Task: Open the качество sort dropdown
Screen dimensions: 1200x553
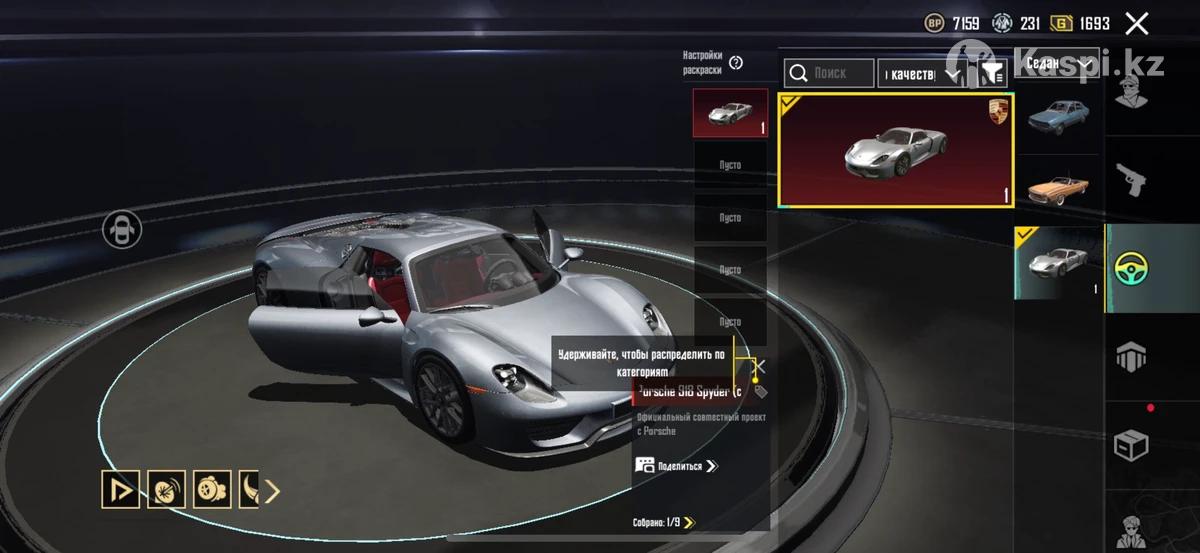Action: tap(919, 73)
